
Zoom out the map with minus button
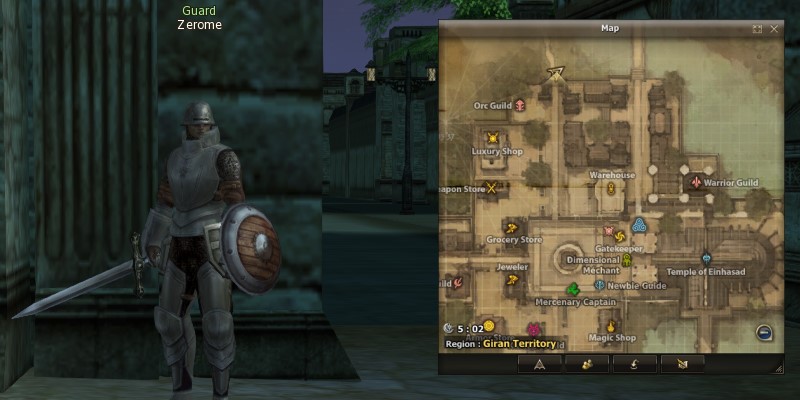point(765,333)
